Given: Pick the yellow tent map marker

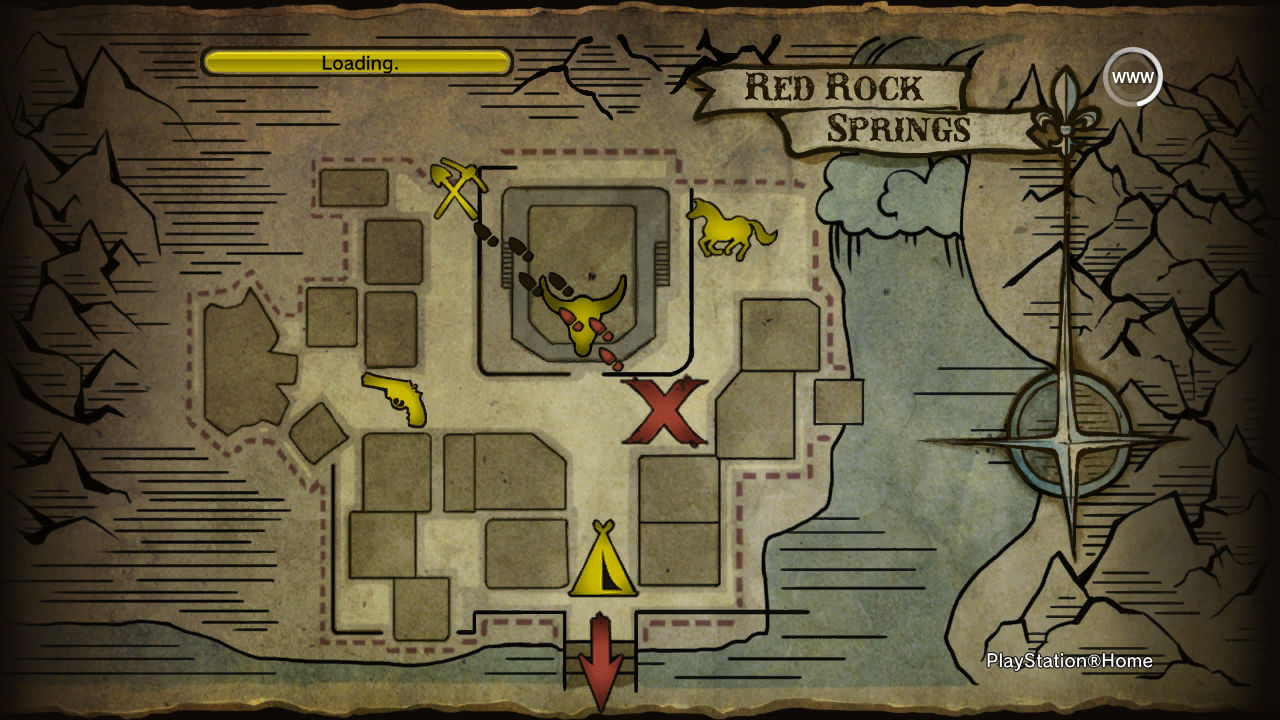Looking at the screenshot, I should [603, 561].
